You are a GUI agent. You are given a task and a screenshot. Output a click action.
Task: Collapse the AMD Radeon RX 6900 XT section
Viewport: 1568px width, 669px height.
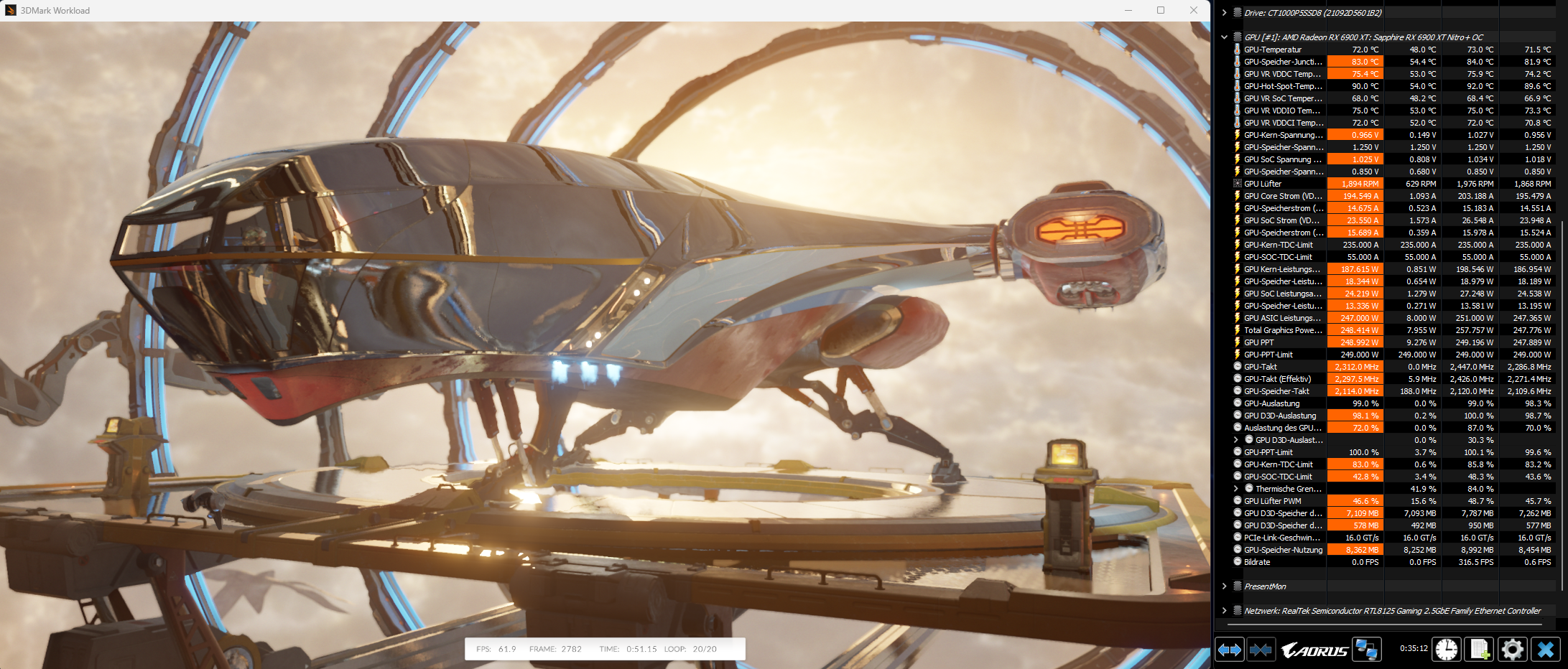point(1224,37)
